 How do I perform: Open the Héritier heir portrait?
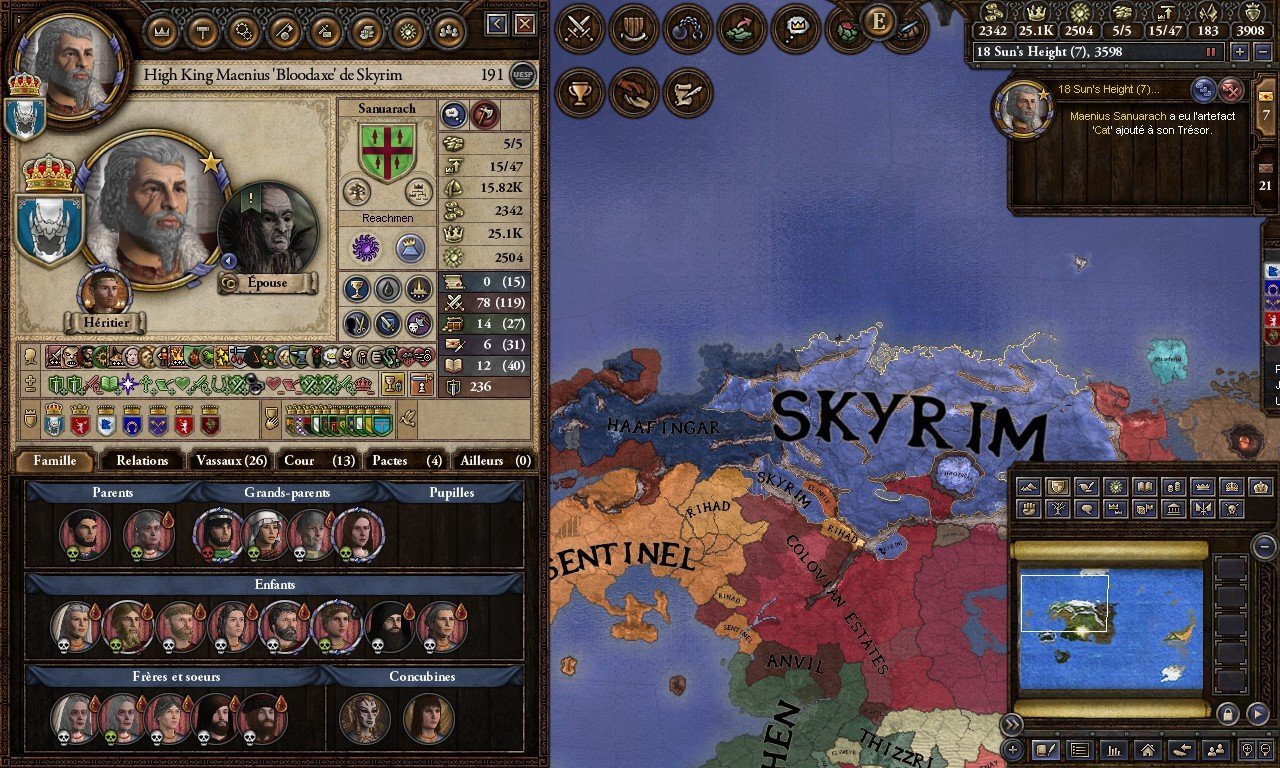click(106, 295)
